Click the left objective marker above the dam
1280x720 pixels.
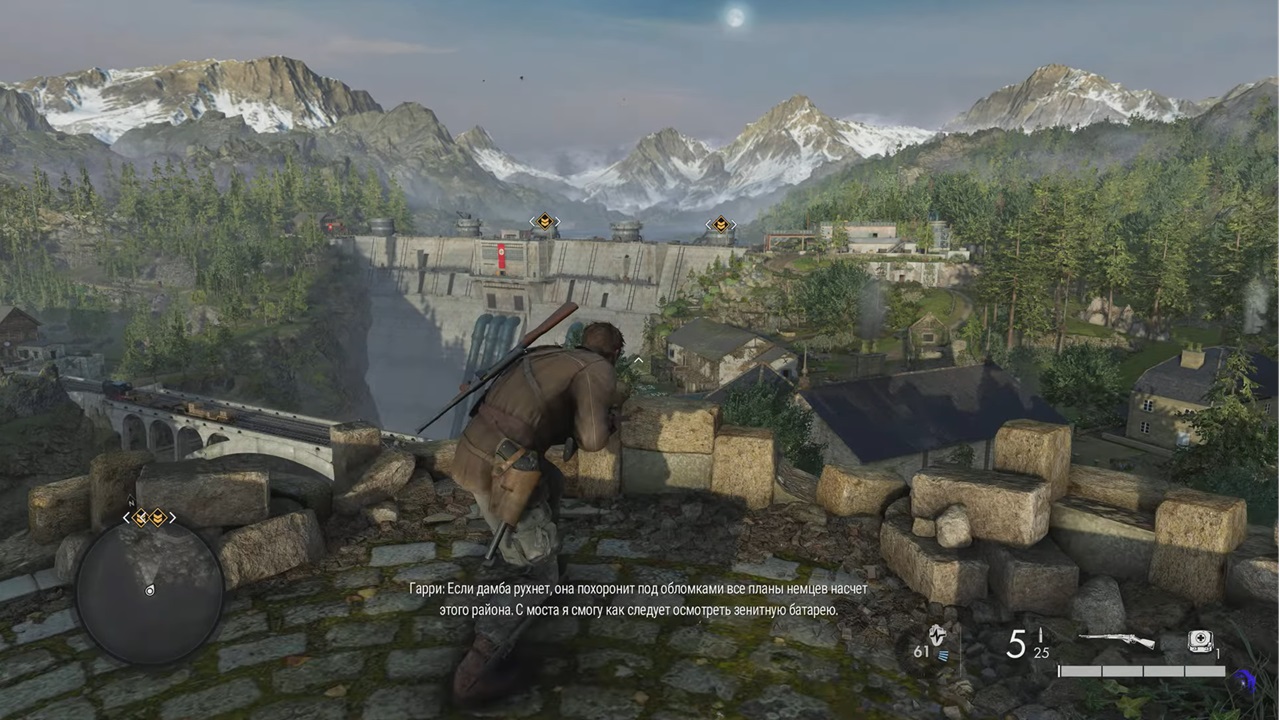pyautogui.click(x=543, y=223)
